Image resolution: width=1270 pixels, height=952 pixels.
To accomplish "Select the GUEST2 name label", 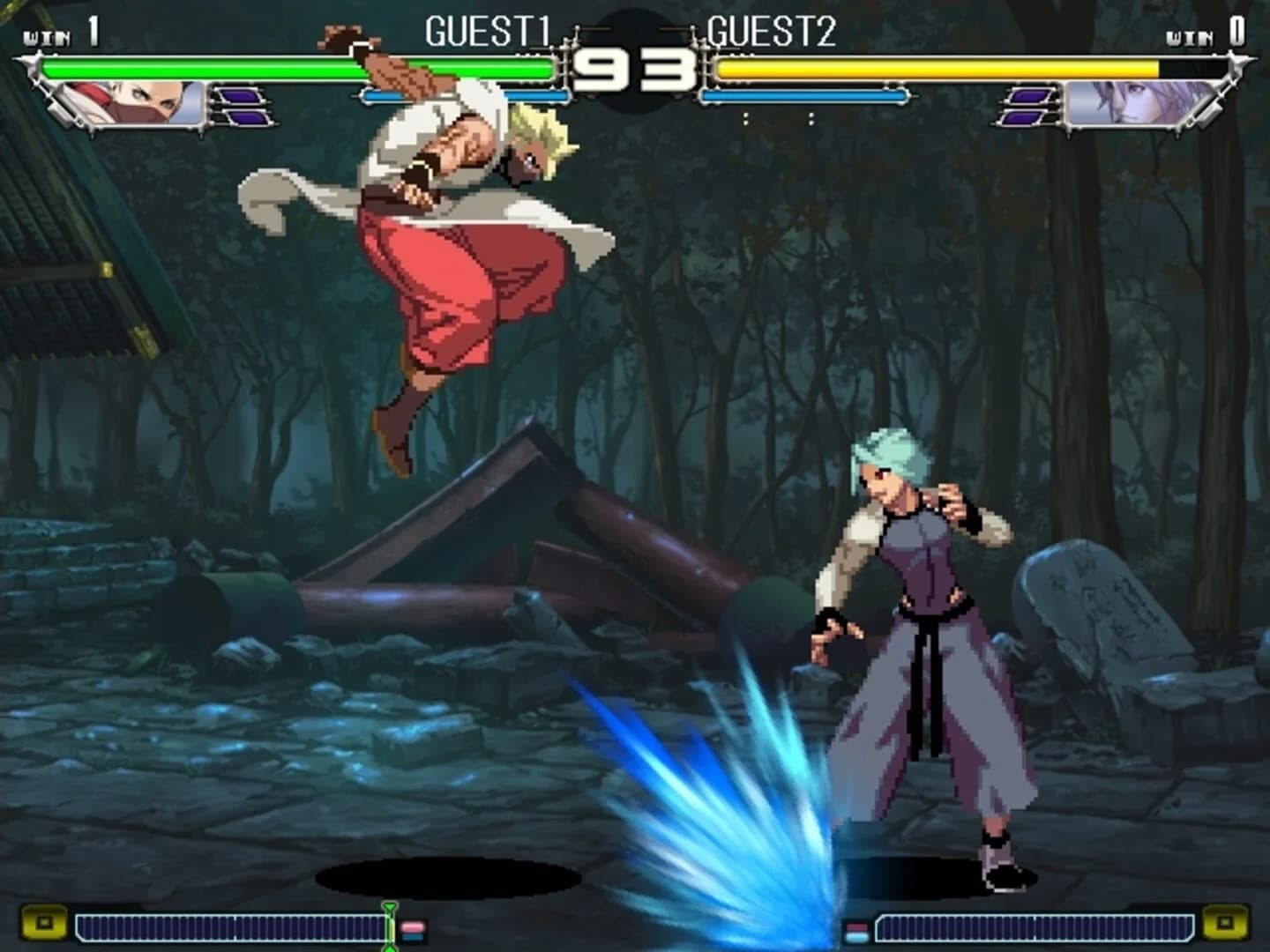I will (769, 31).
